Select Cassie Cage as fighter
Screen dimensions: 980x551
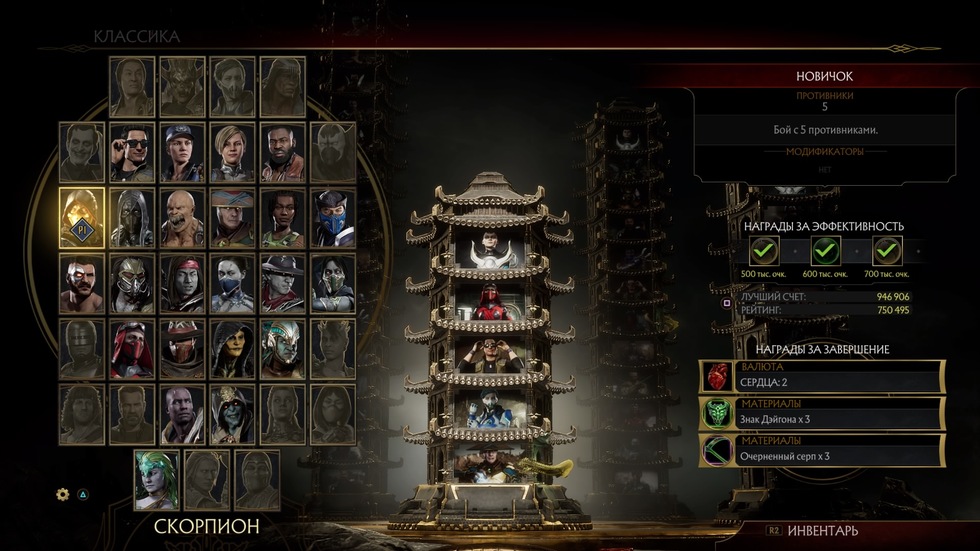point(232,150)
